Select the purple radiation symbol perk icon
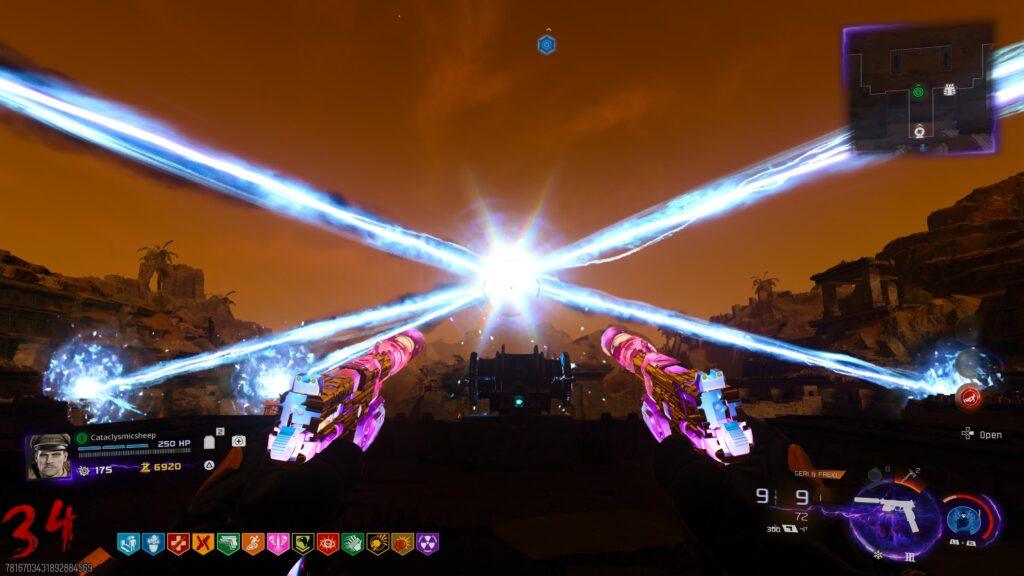Image resolution: width=1024 pixels, height=576 pixels. [x=427, y=543]
